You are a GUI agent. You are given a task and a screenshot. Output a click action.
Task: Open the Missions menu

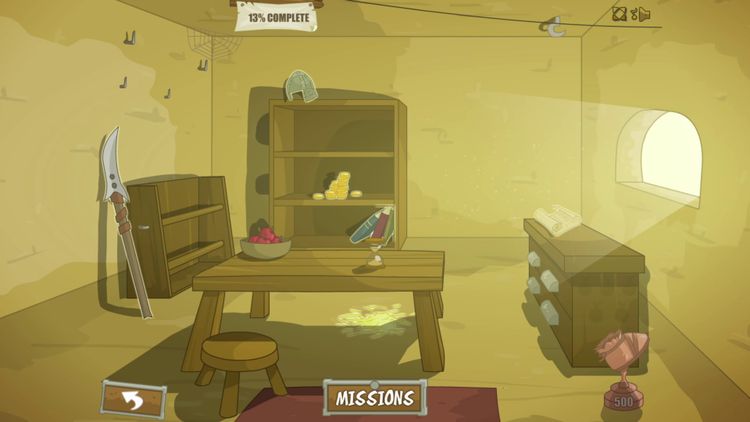point(375,397)
